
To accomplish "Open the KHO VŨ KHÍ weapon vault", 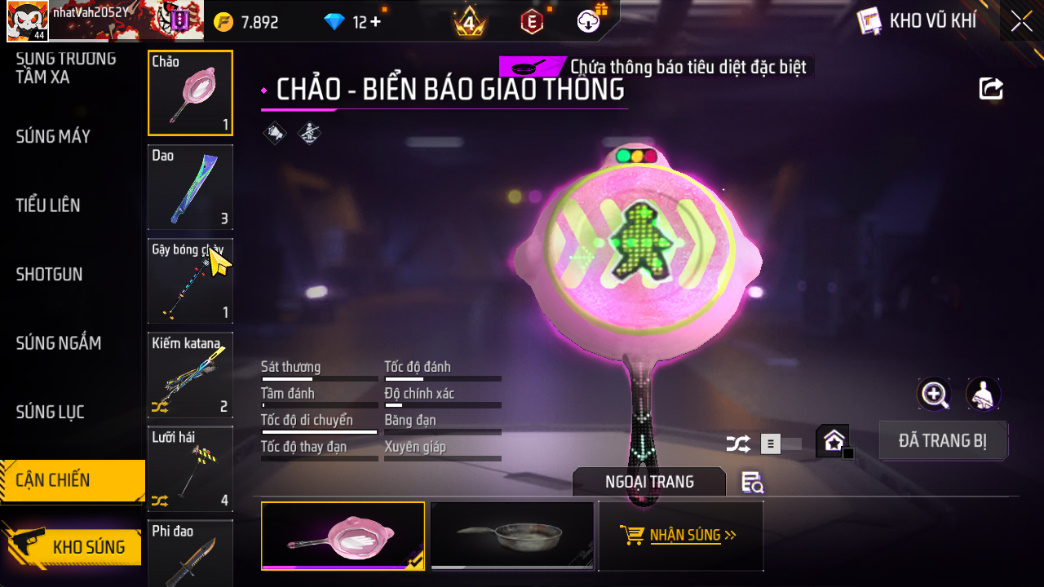I will pyautogui.click(x=918, y=21).
